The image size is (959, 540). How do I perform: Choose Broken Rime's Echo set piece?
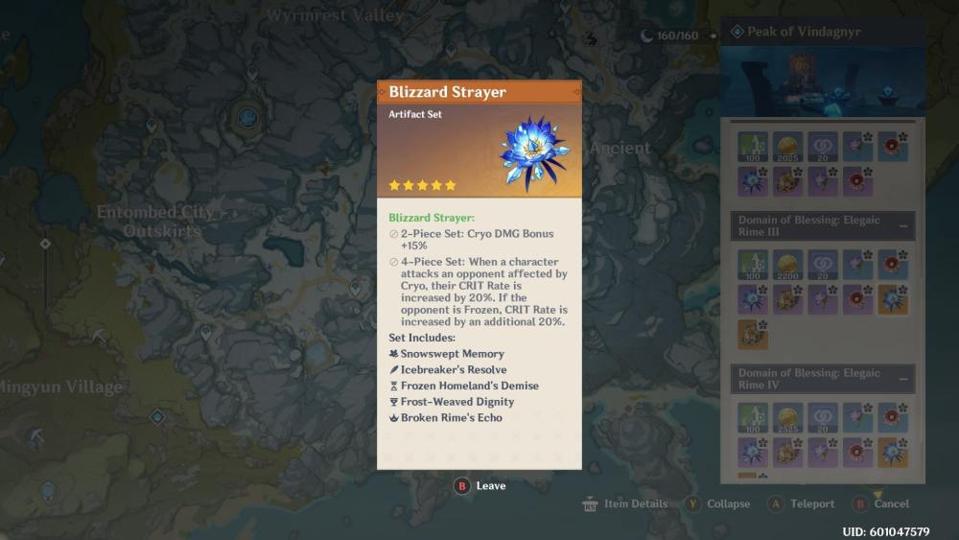(x=451, y=418)
